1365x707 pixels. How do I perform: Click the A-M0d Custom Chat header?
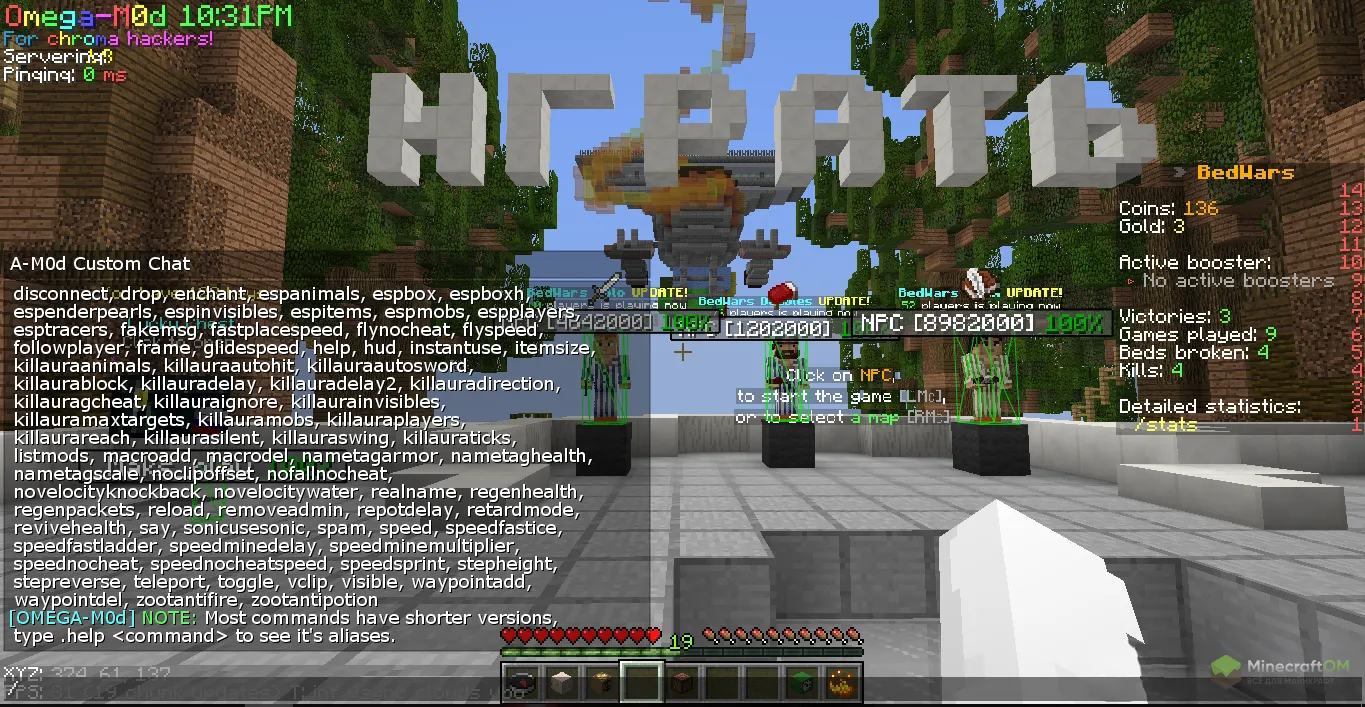[x=100, y=264]
